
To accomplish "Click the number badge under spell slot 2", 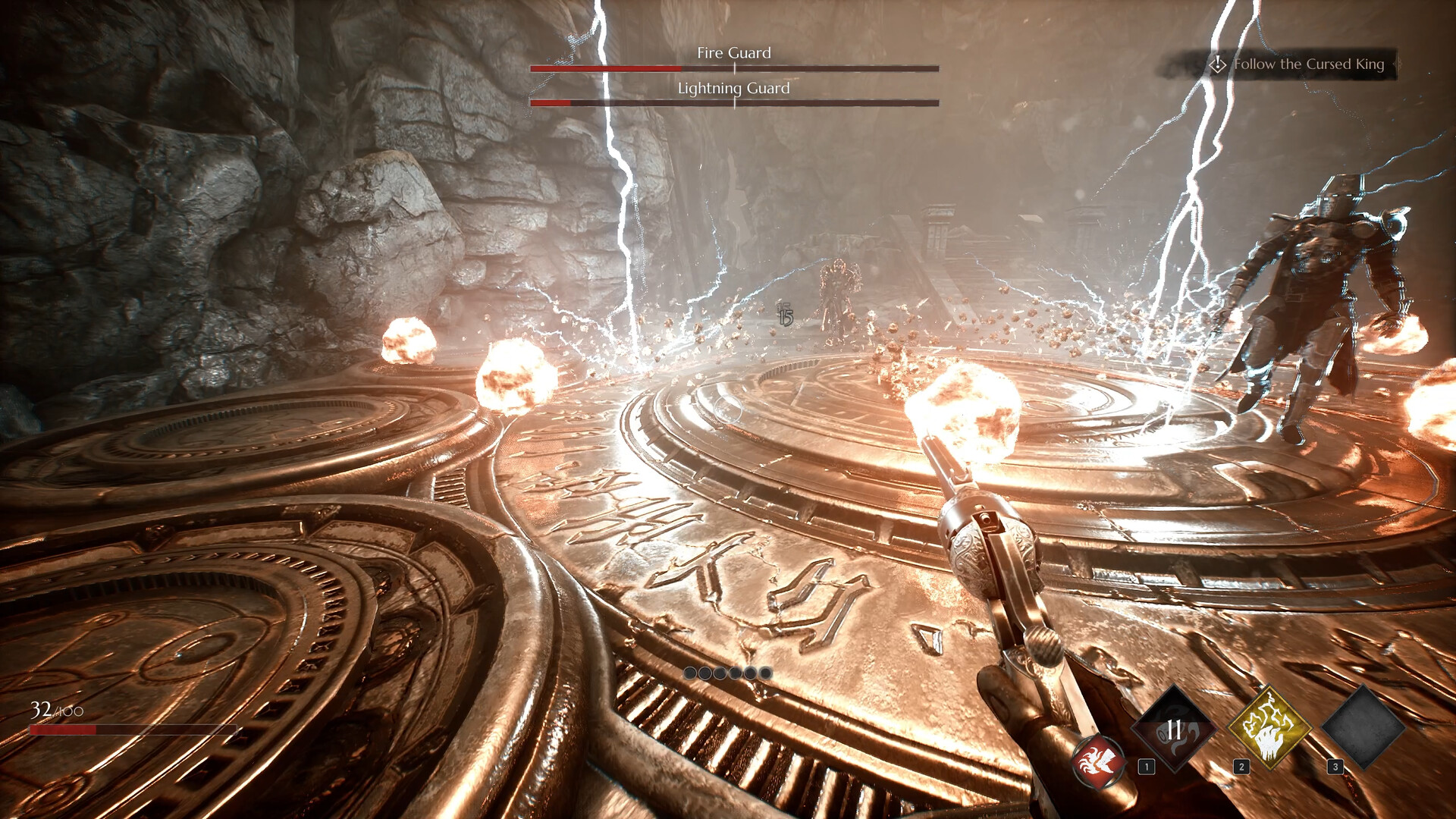I will pyautogui.click(x=1241, y=766).
